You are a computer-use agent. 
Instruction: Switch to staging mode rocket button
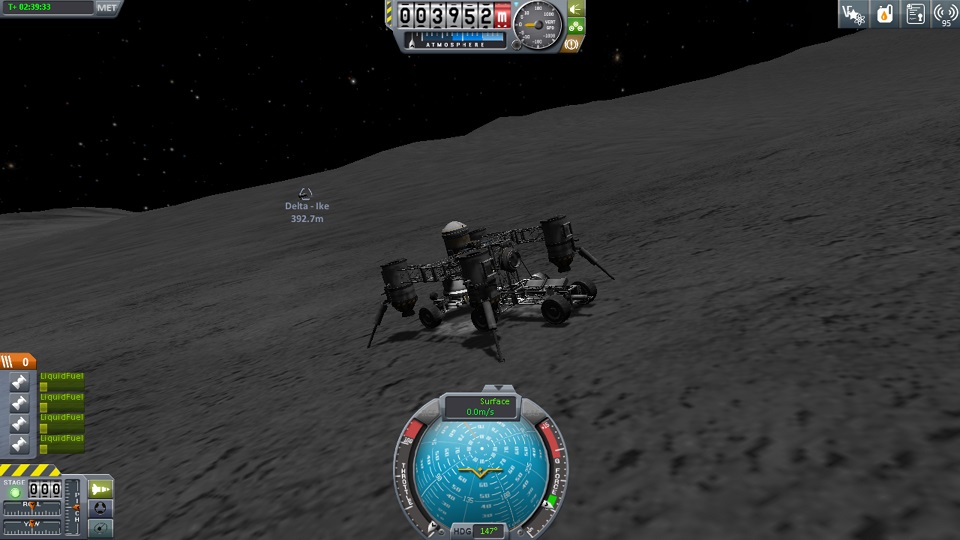pyautogui.click(x=101, y=488)
